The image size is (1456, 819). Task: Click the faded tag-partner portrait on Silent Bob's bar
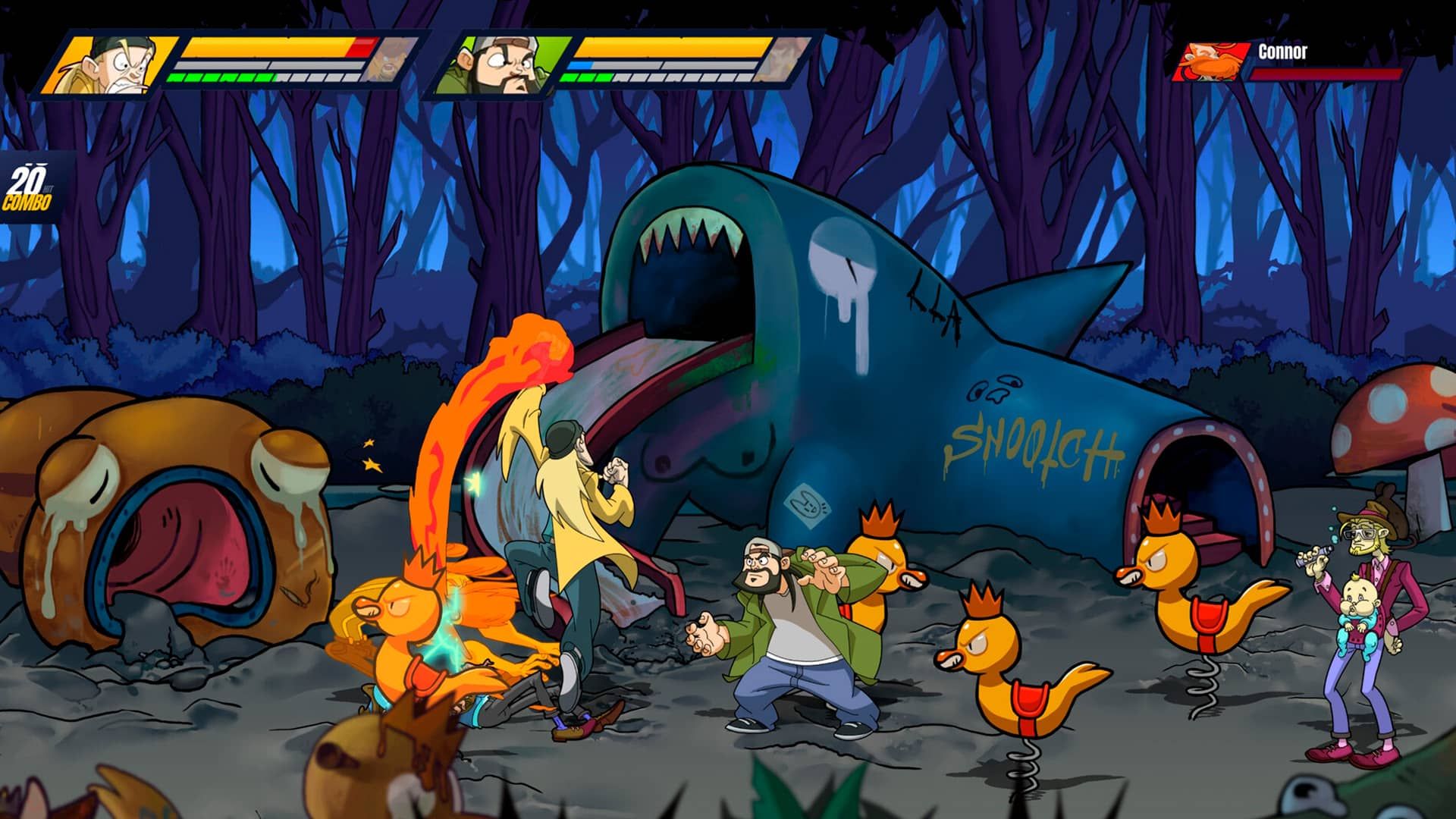pyautogui.click(x=789, y=59)
